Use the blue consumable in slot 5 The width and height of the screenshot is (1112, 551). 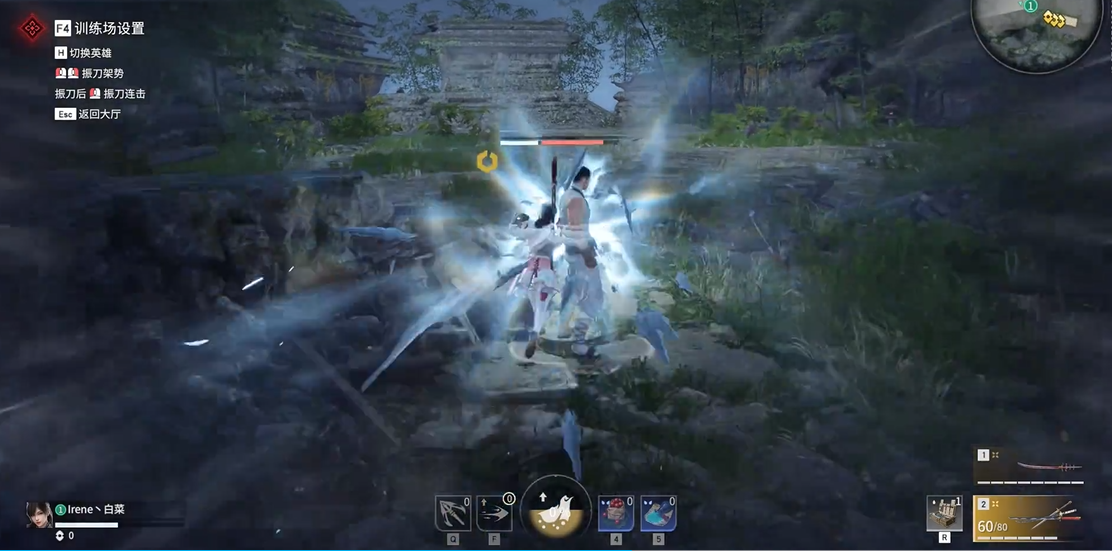tap(658, 513)
